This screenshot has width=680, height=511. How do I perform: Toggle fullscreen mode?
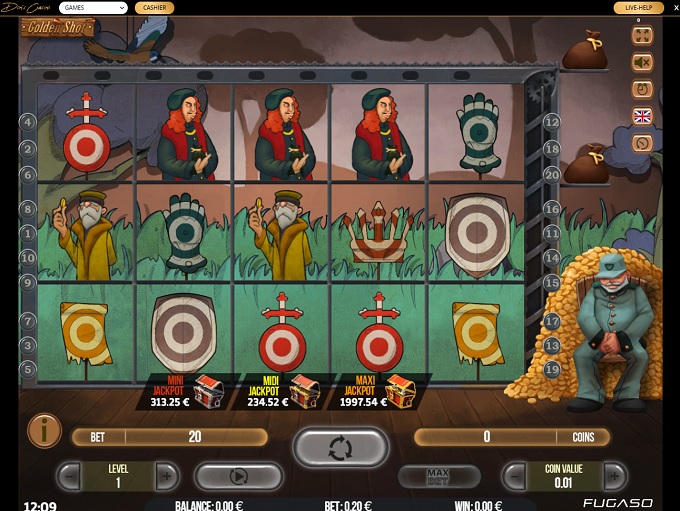(642, 35)
